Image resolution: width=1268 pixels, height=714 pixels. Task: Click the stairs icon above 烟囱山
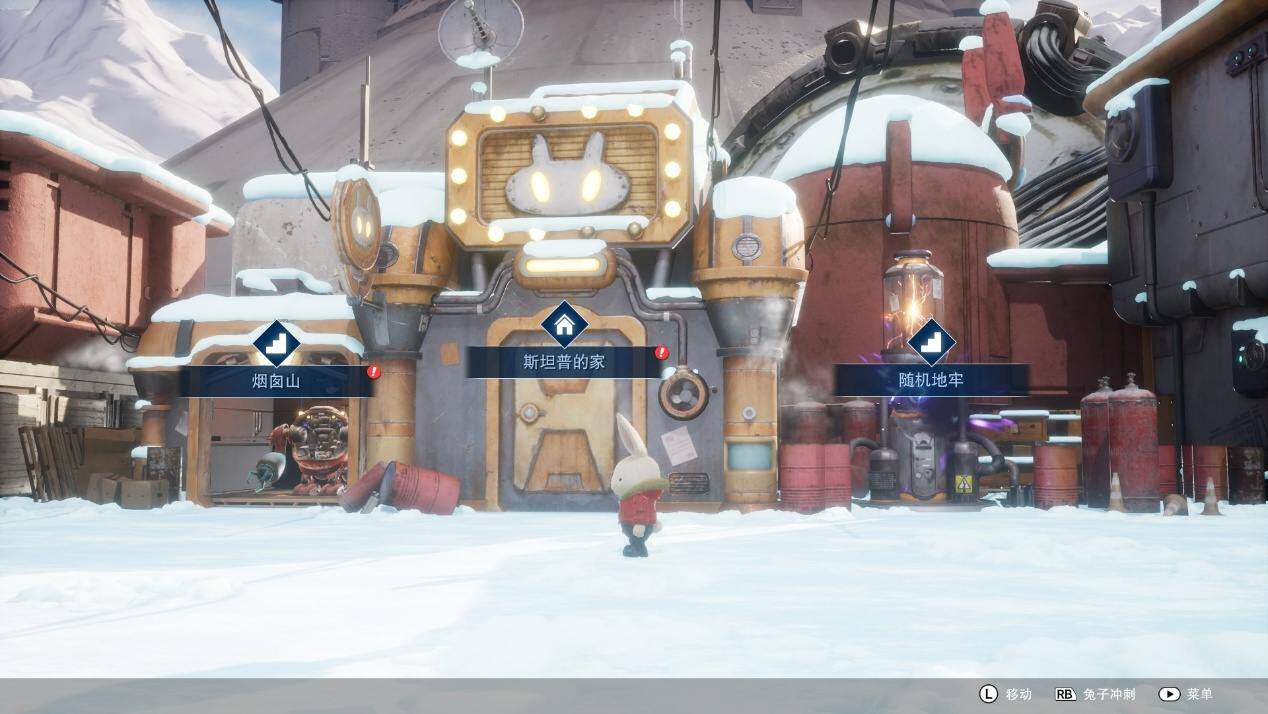pyautogui.click(x=276, y=343)
